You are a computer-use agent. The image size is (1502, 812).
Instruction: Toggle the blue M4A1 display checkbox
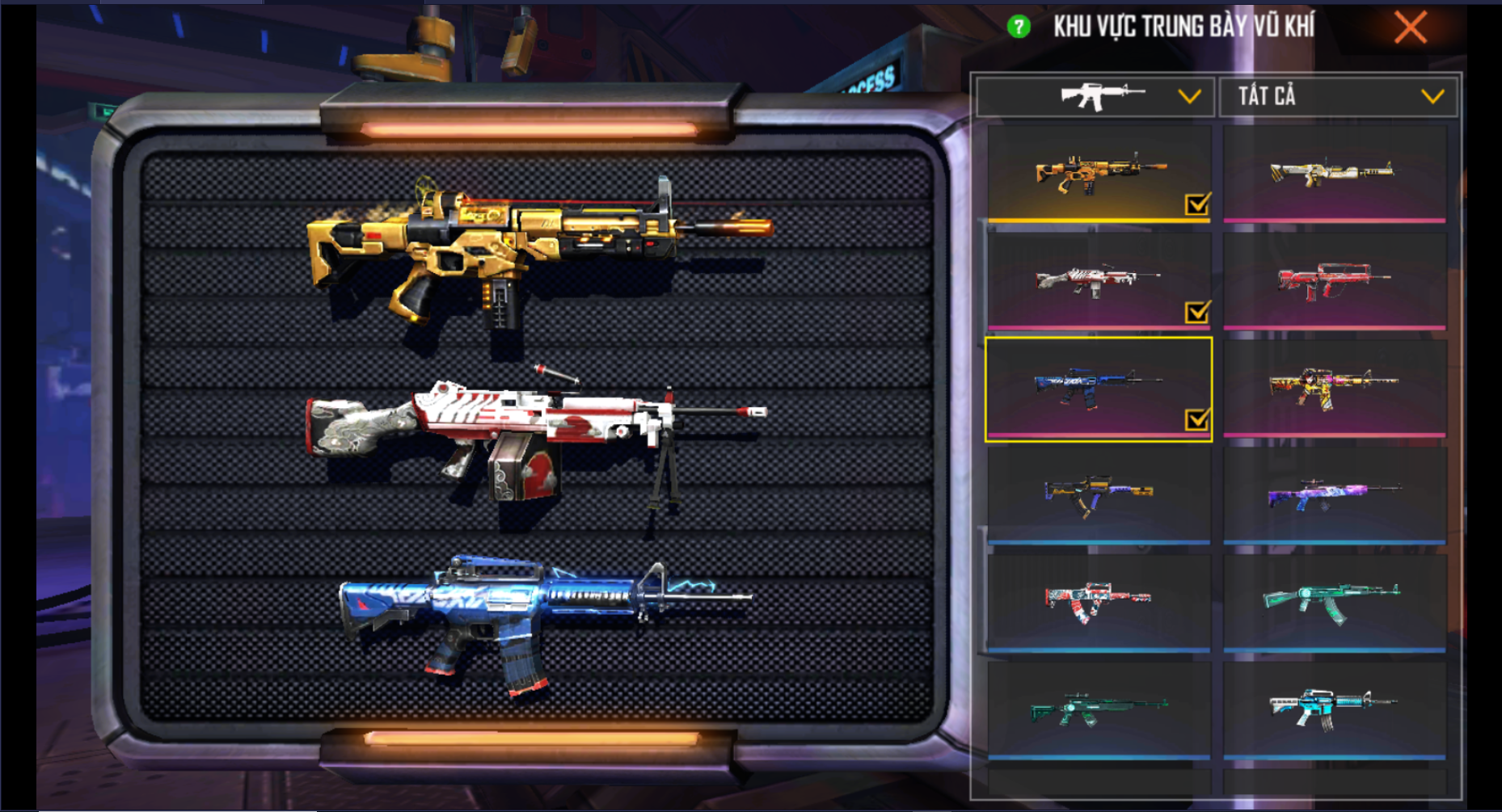pos(1197,419)
